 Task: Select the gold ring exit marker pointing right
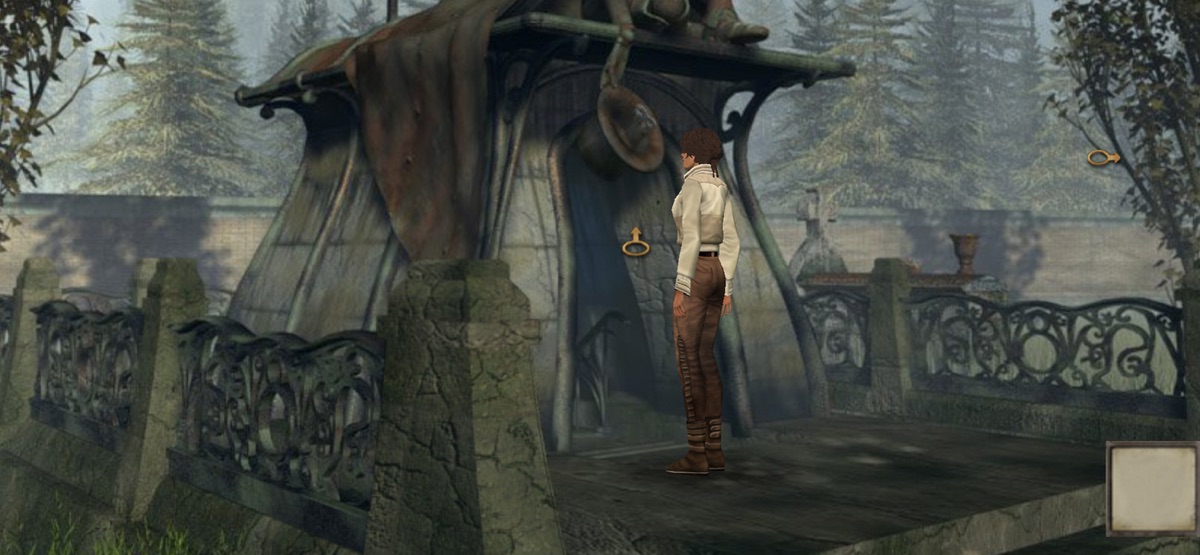(x=1102, y=157)
